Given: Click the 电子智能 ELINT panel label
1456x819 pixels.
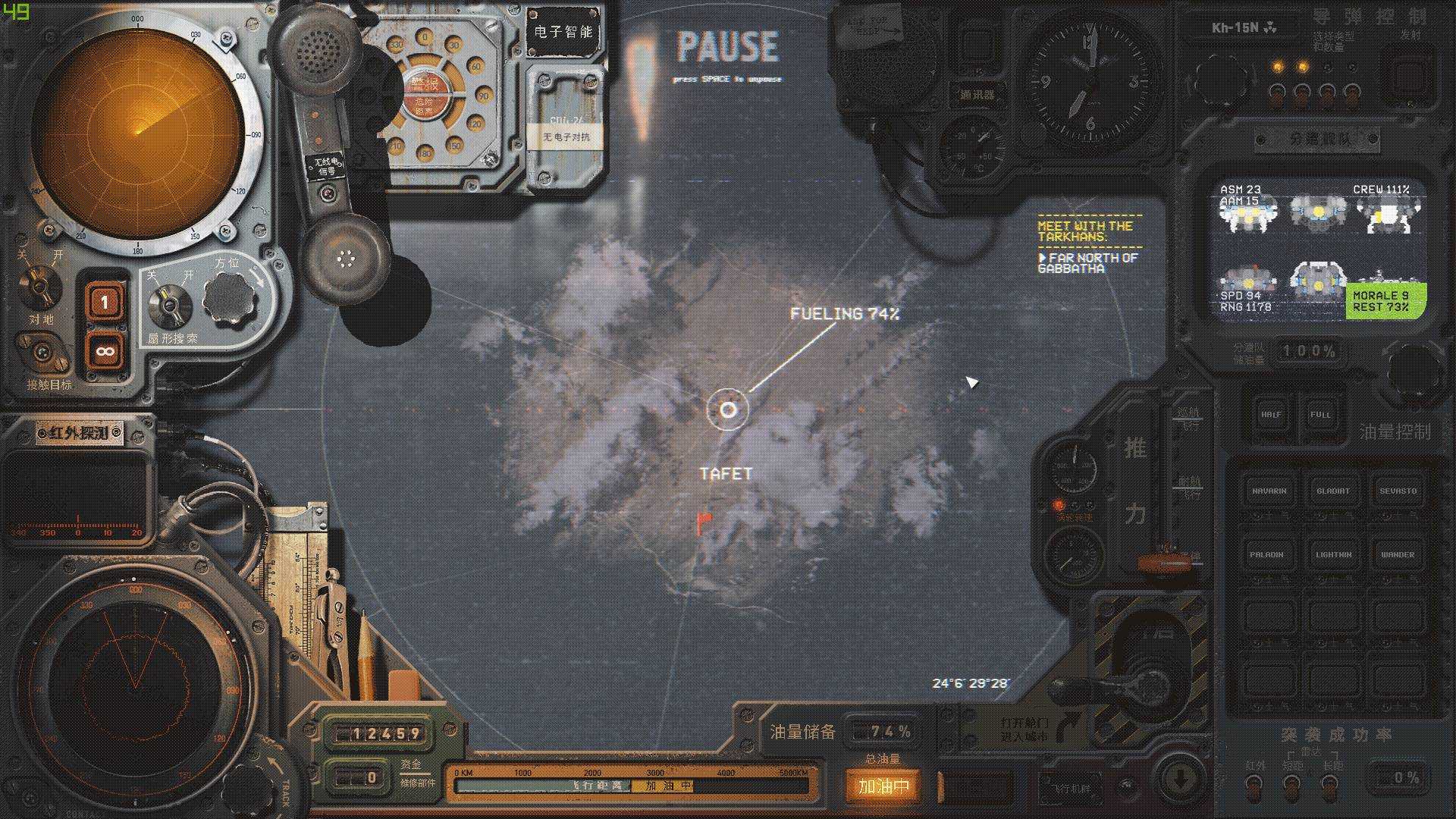Looking at the screenshot, I should coord(563,32).
